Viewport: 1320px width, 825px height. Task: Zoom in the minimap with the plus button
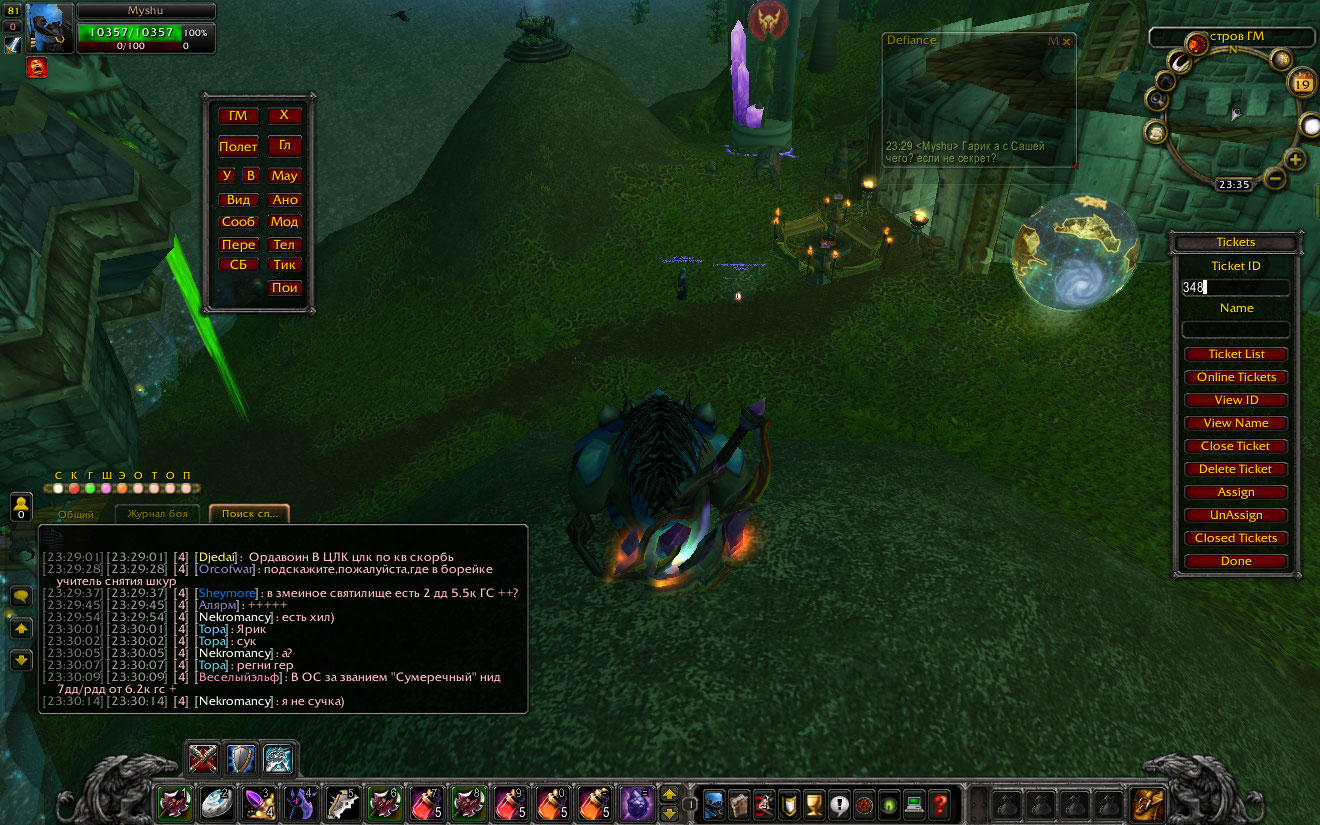(1295, 160)
